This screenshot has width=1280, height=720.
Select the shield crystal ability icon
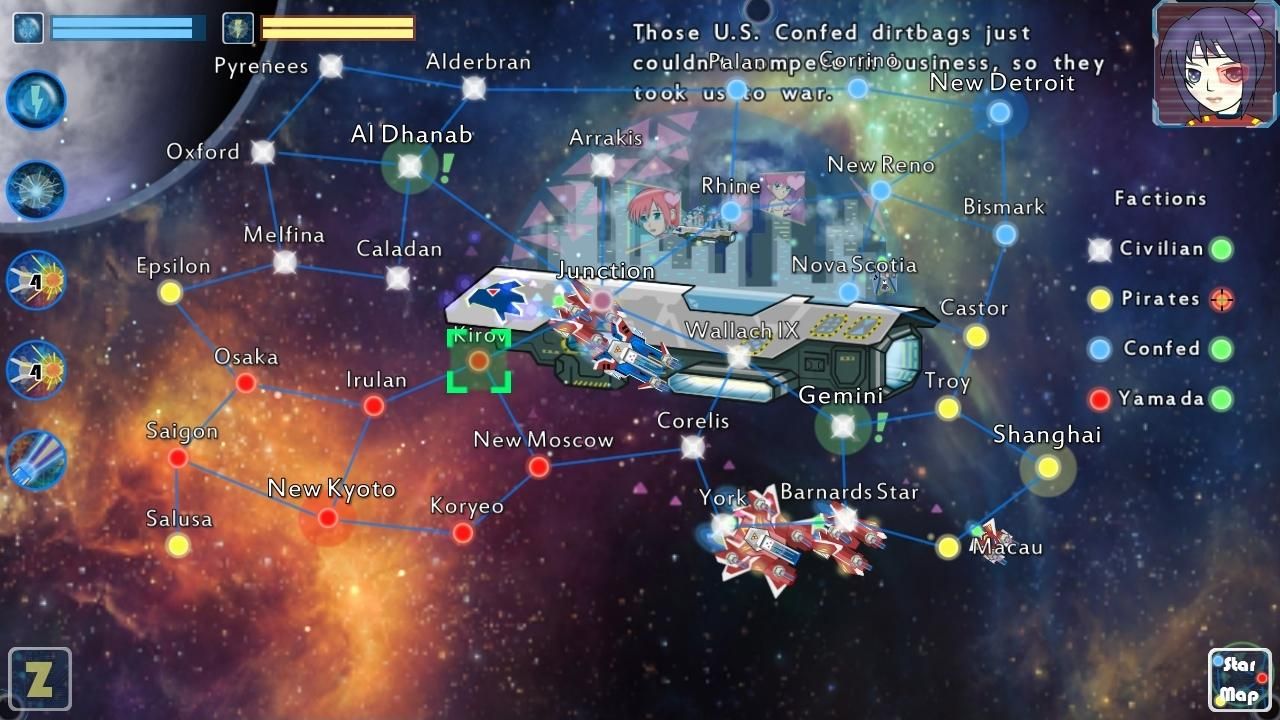36,190
